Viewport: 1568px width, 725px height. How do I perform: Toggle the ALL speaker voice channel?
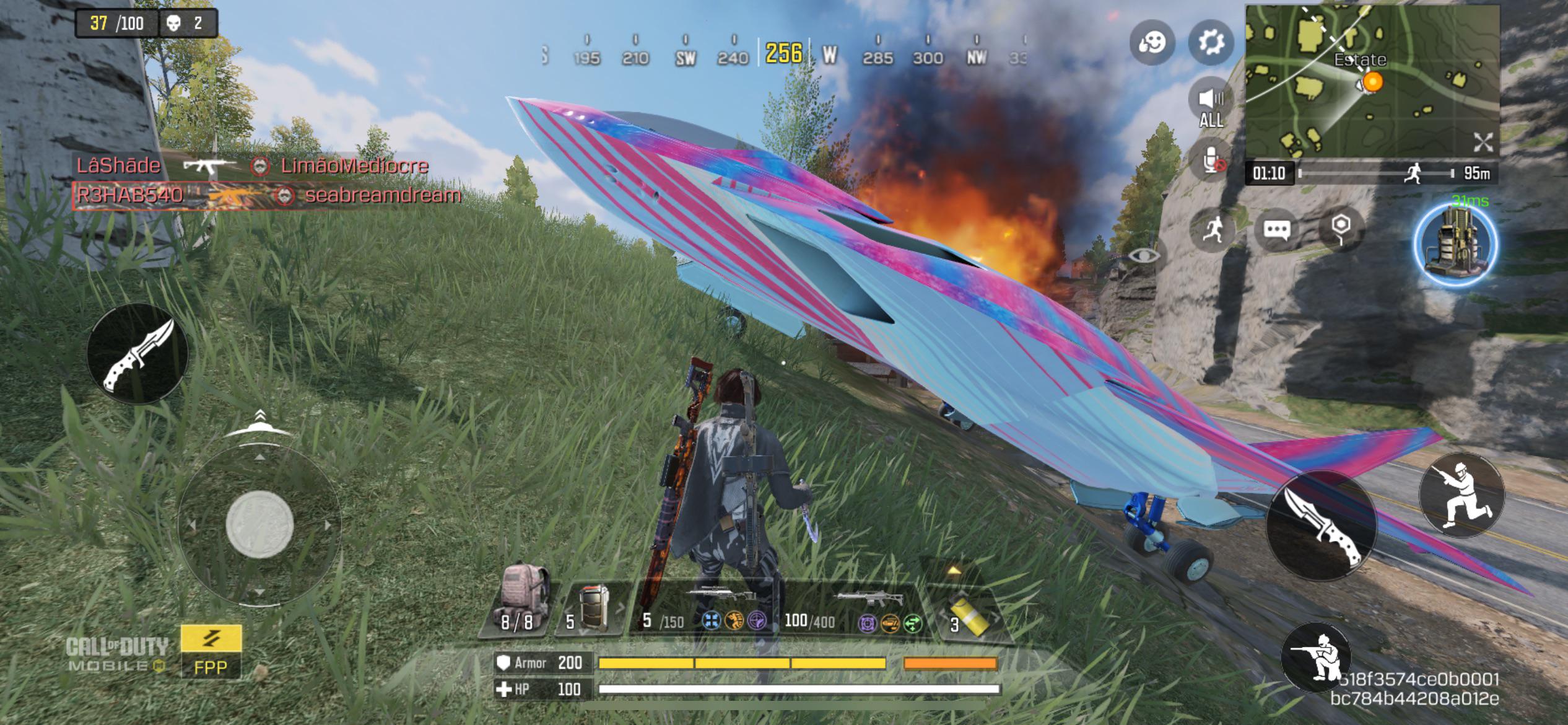(1211, 105)
